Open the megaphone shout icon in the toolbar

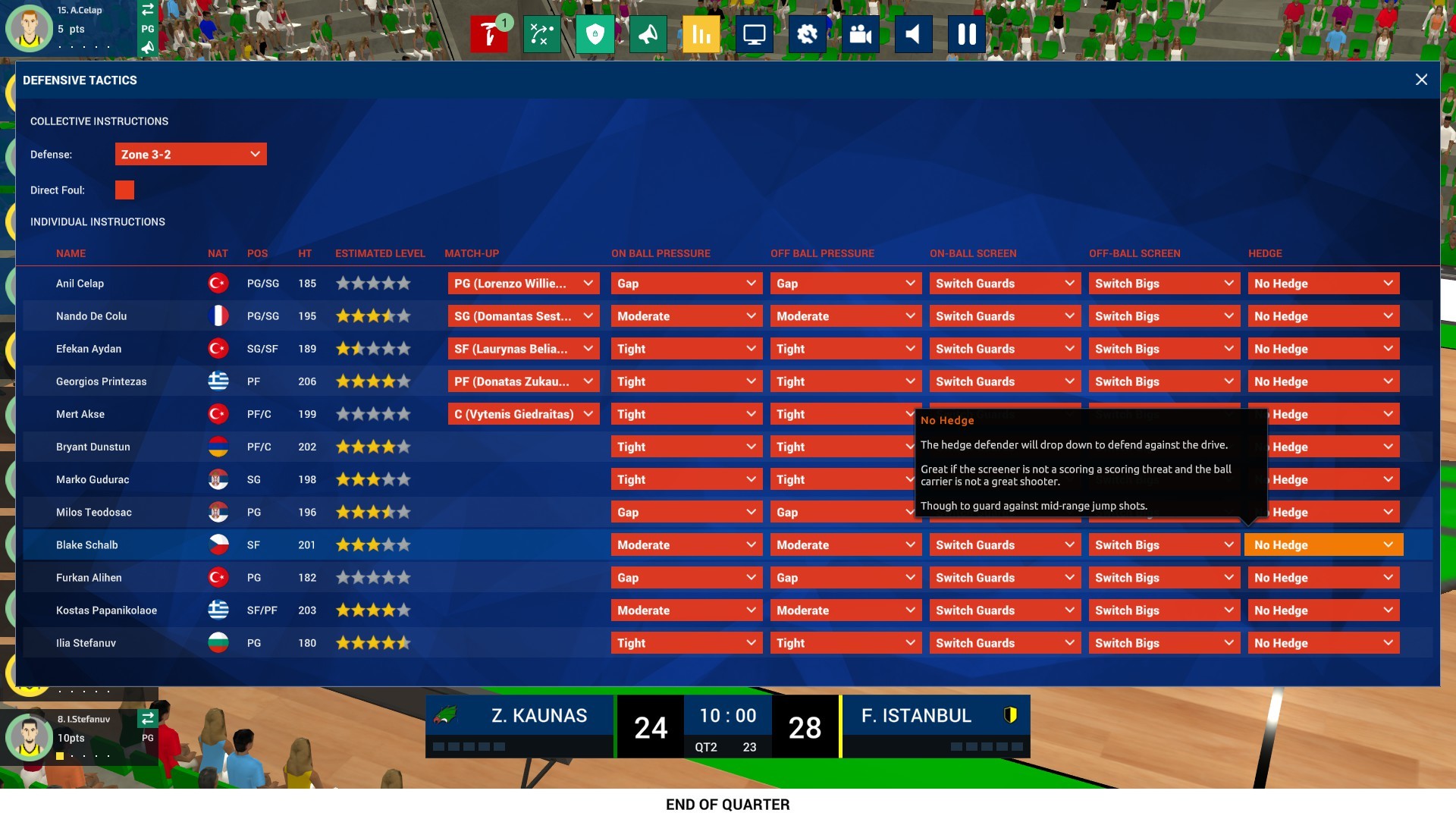point(648,33)
